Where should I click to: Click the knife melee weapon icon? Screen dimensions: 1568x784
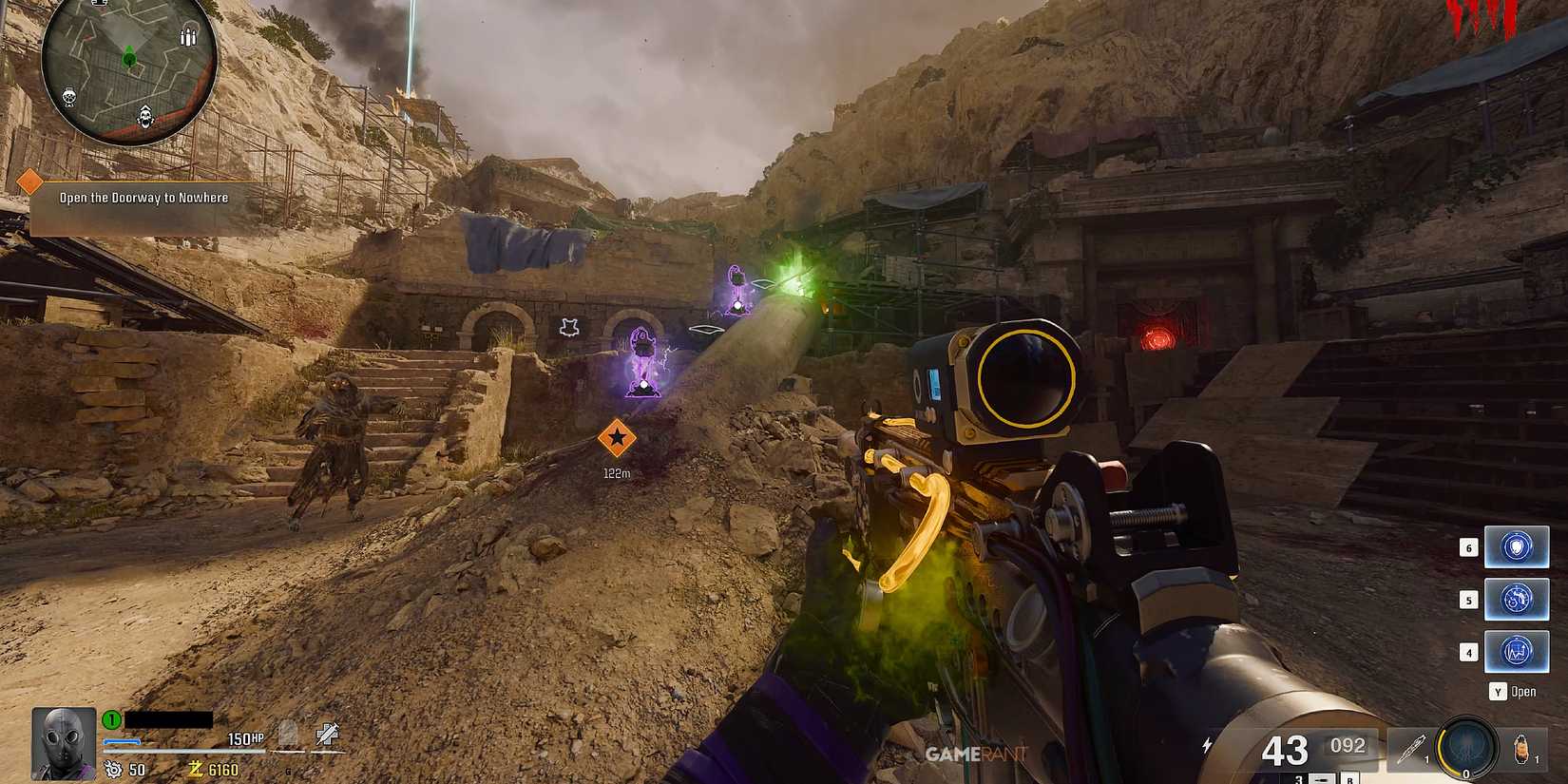click(x=1413, y=748)
